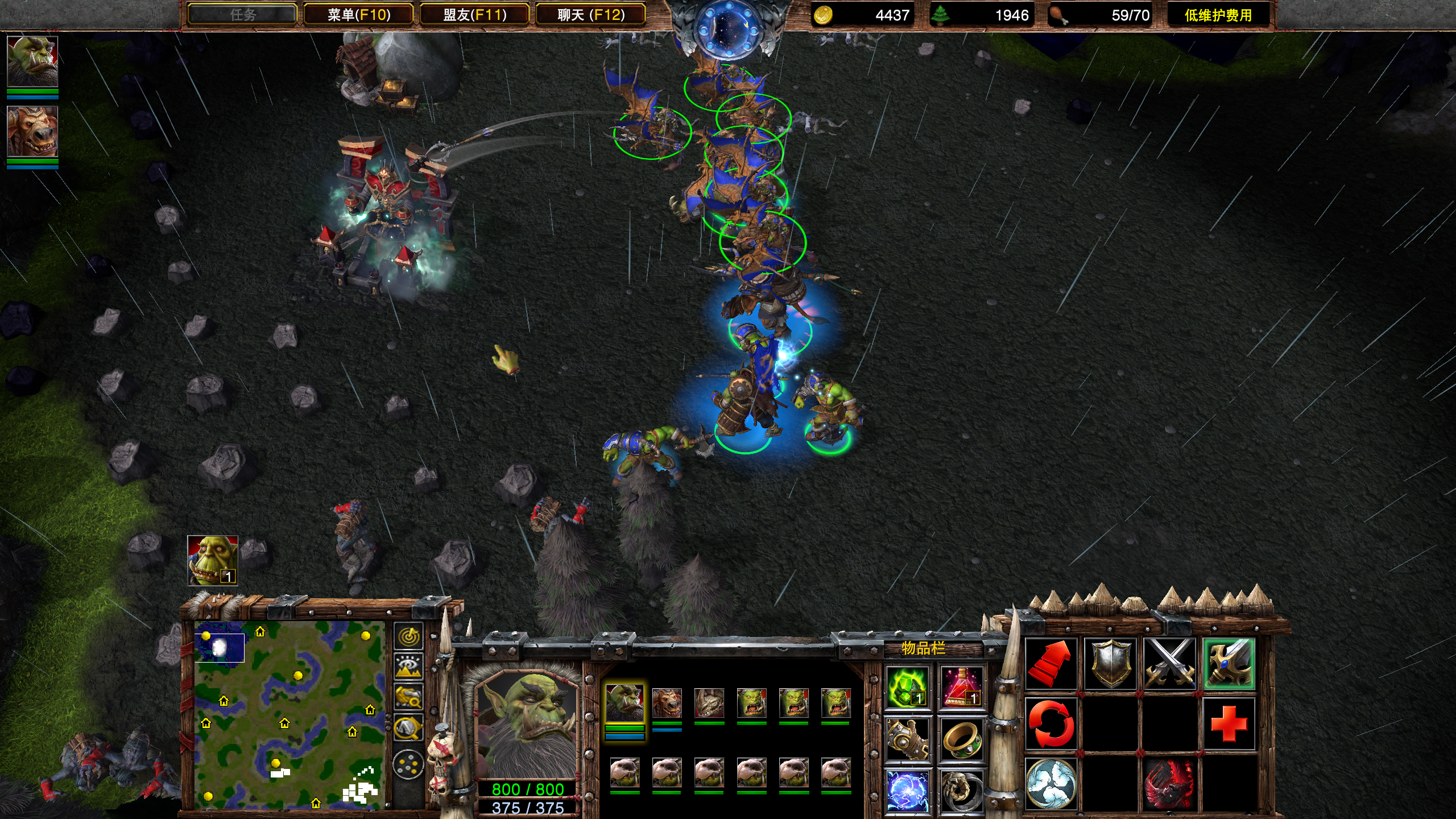This screenshot has width=1456, height=819.
Task: Open the 任务 quests button
Action: pos(242,15)
